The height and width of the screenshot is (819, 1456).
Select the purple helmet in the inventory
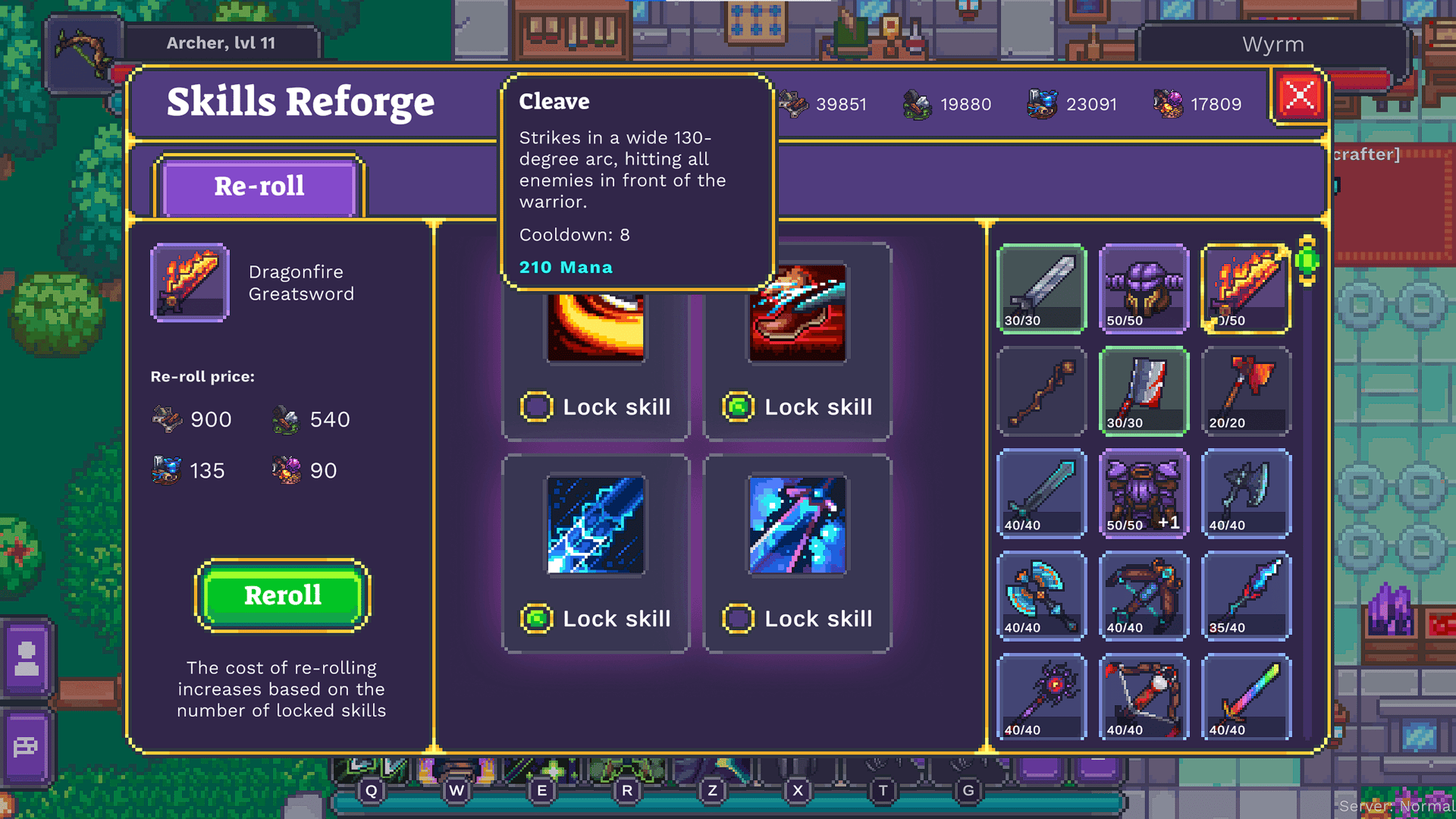pos(1144,288)
